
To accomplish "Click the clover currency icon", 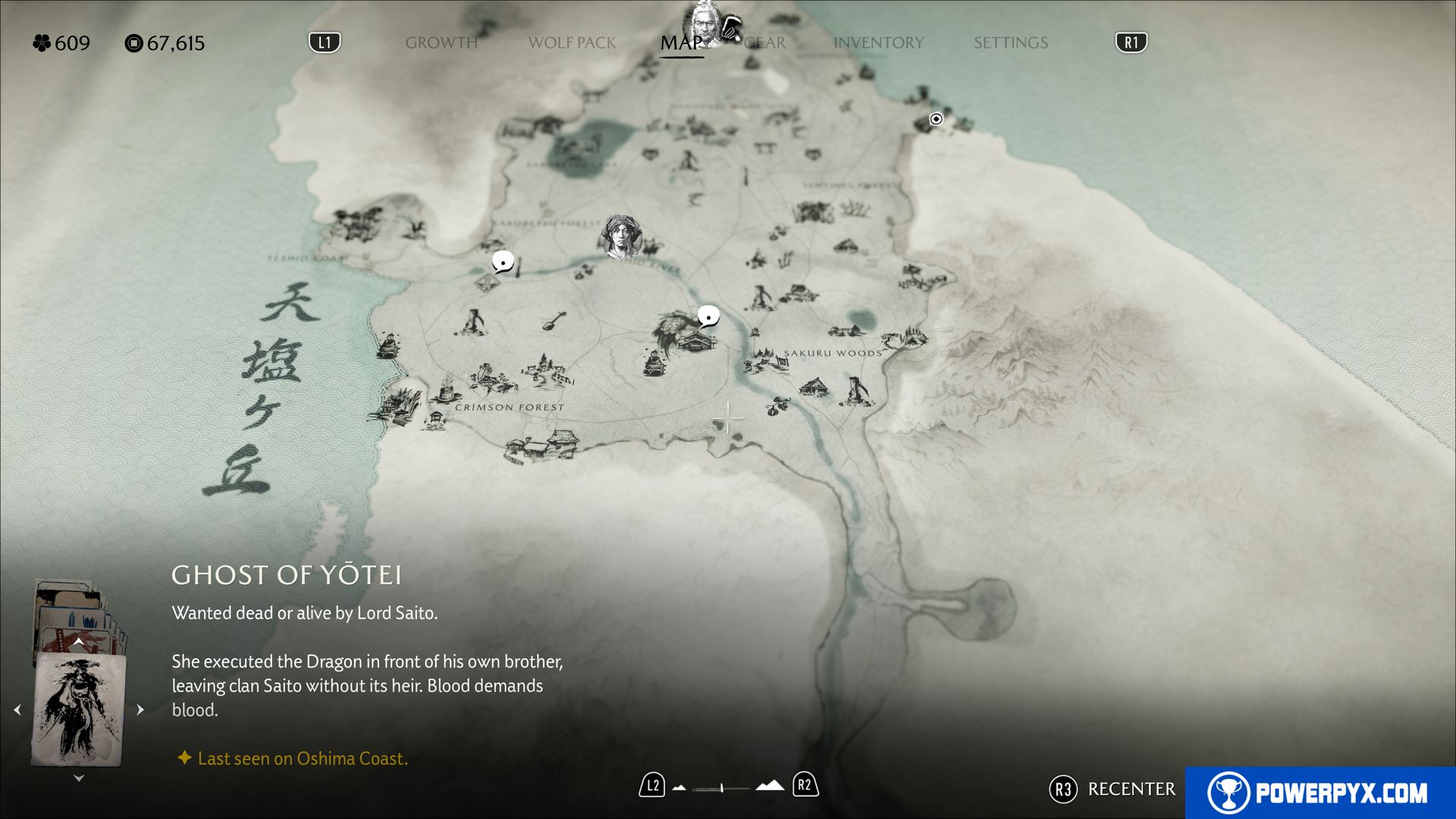I will tap(41, 43).
